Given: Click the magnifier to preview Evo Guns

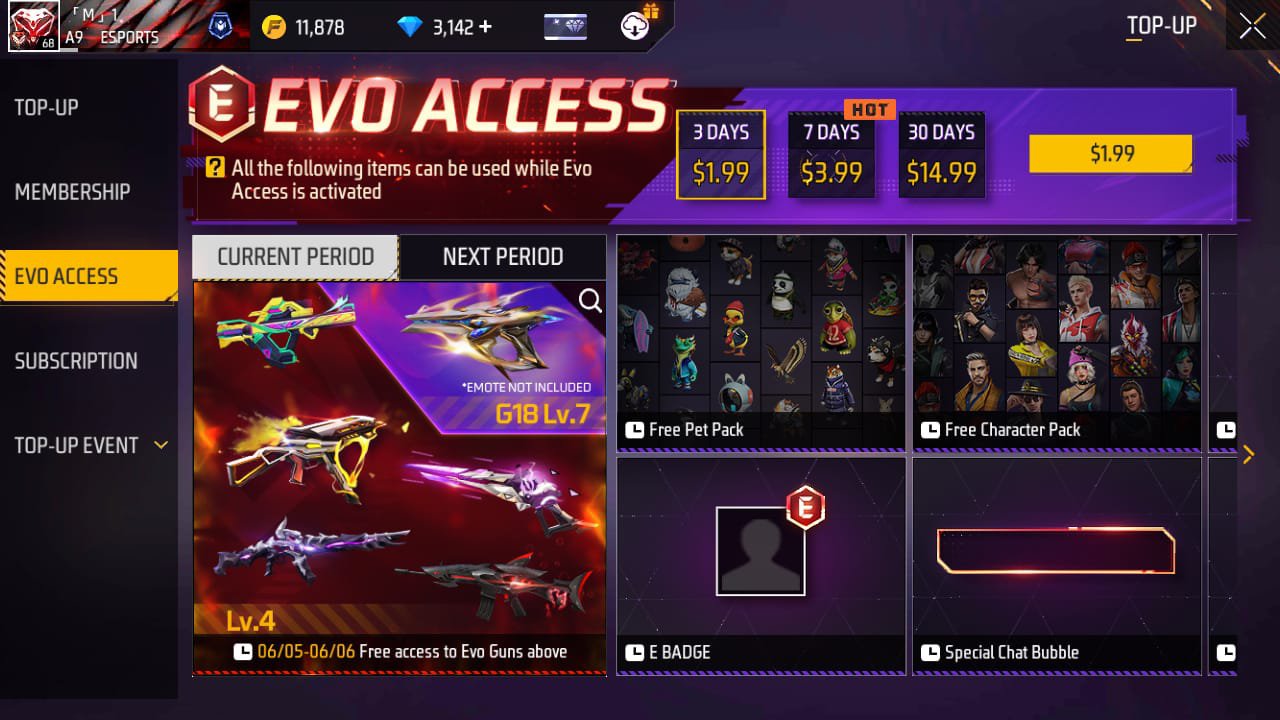Looking at the screenshot, I should point(589,300).
